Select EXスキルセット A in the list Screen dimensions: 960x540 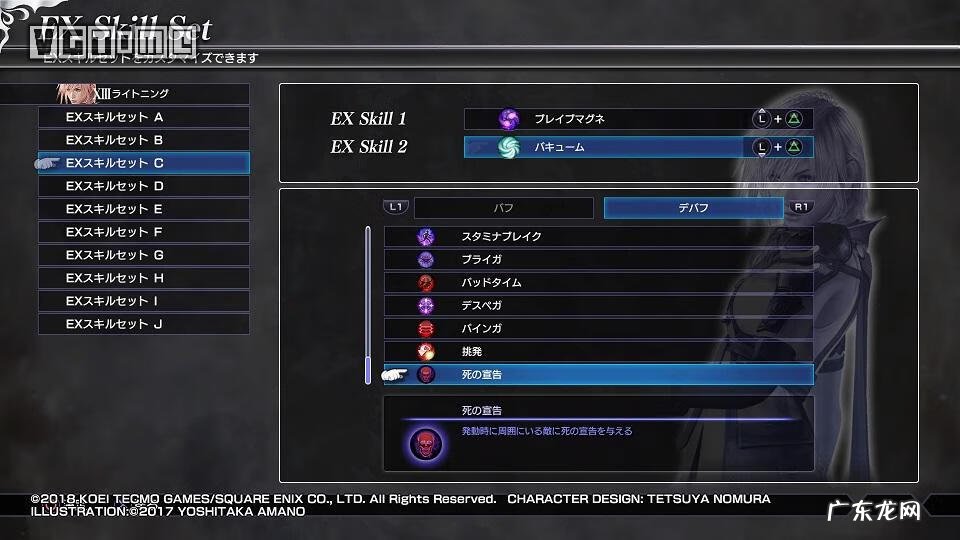[x=143, y=117]
